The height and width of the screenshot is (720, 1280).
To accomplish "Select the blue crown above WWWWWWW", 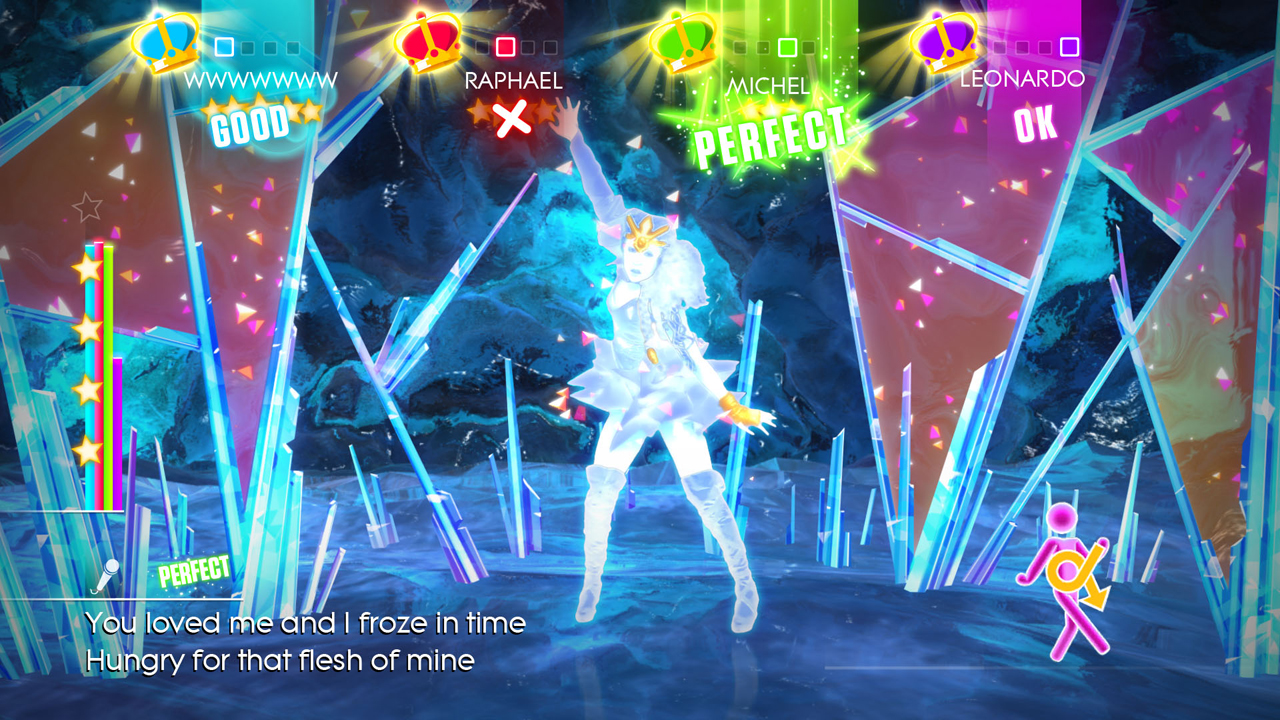I will (166, 40).
